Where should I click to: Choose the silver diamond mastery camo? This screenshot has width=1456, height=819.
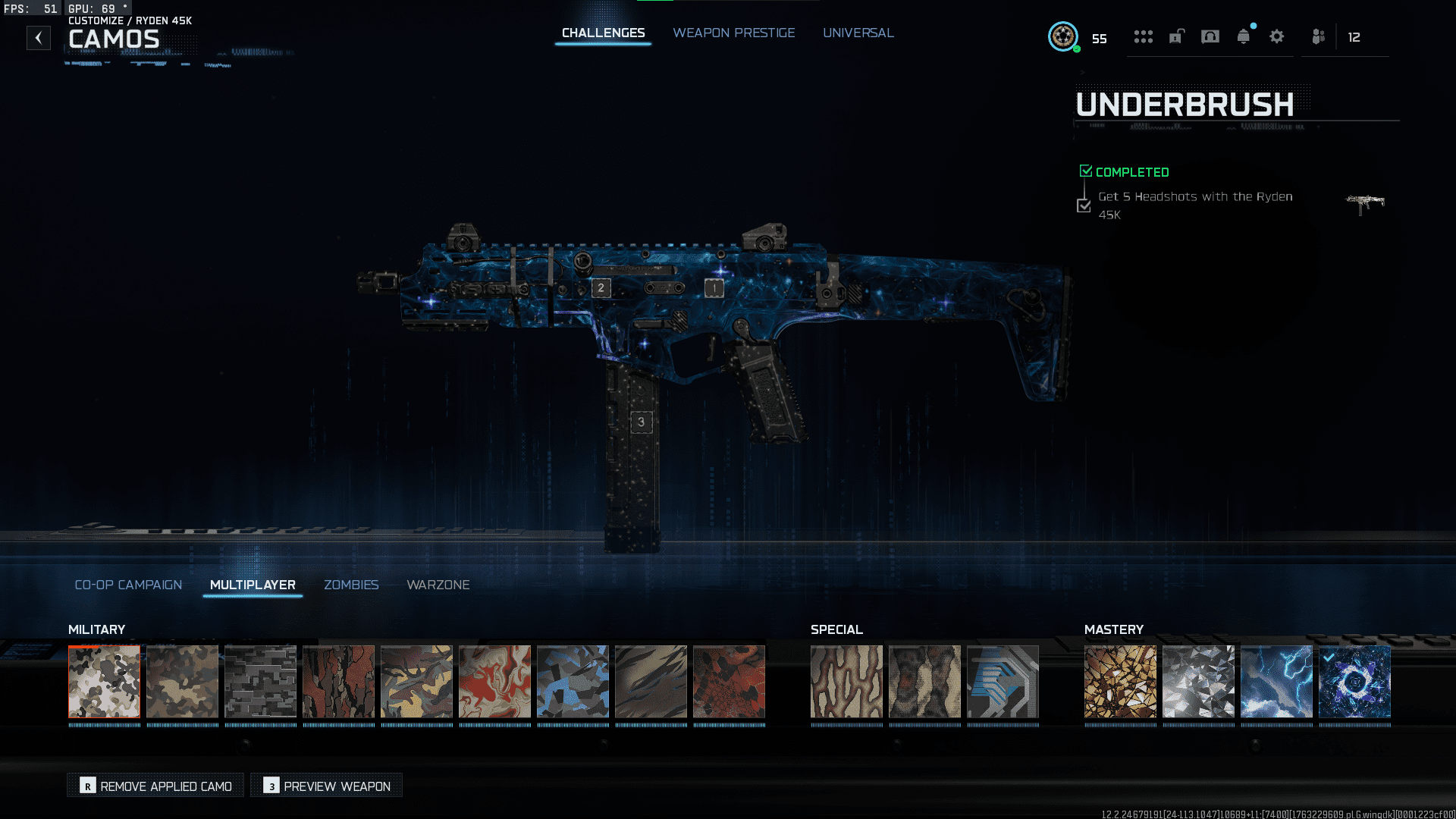[x=1198, y=681]
